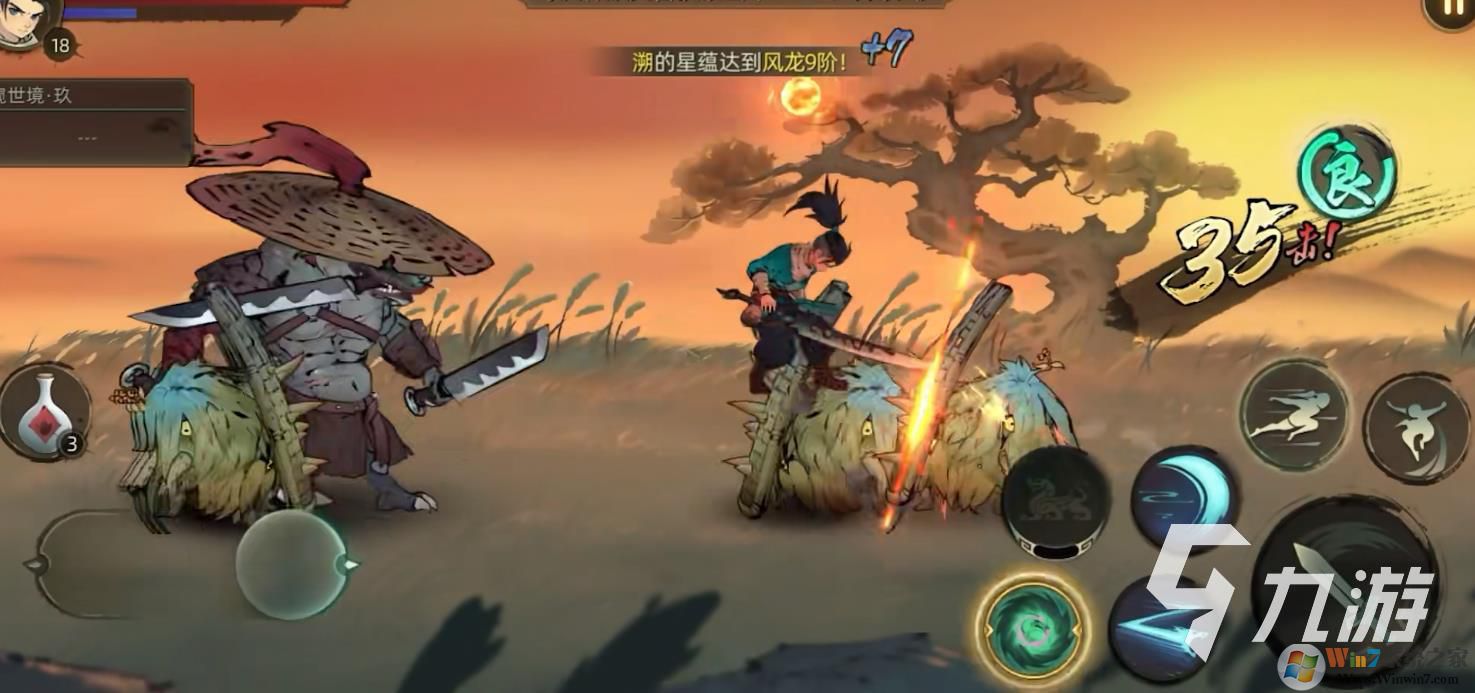Trigger the white leaping figure skill
This screenshot has width=1475, height=693.
pos(1417,427)
